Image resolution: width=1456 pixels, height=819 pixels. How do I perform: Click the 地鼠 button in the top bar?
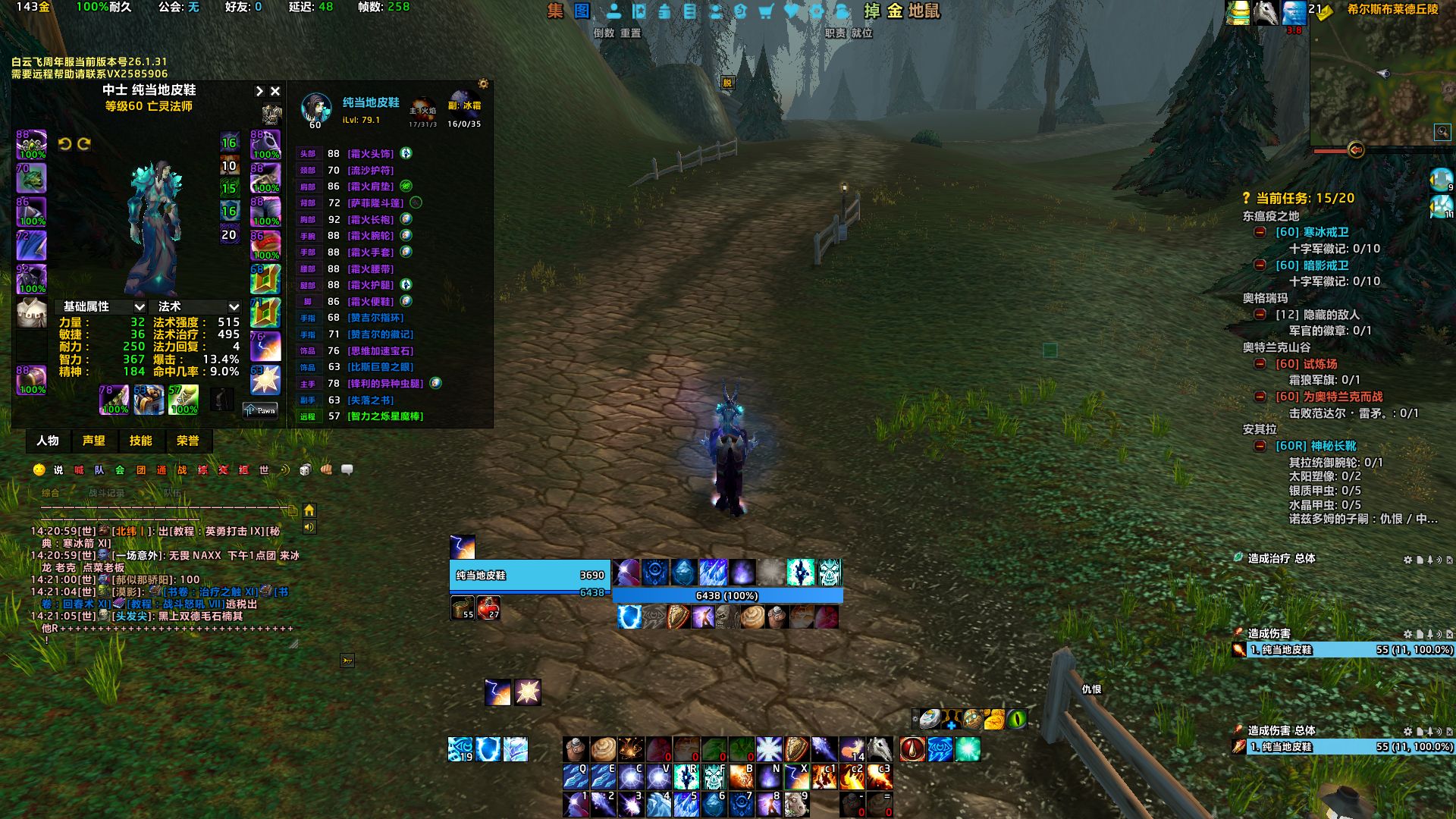[924, 11]
